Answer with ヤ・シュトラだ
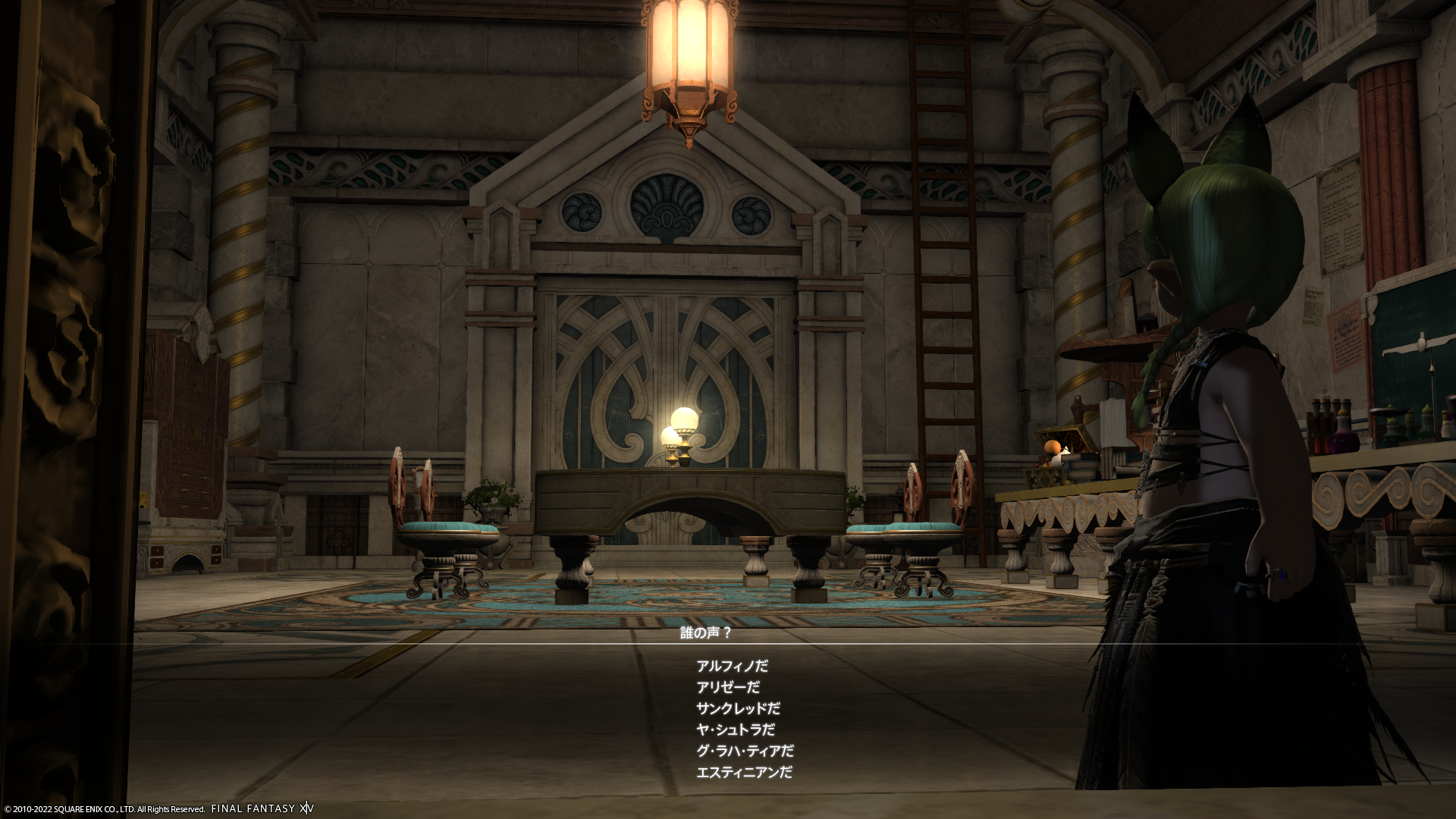 coord(736,730)
